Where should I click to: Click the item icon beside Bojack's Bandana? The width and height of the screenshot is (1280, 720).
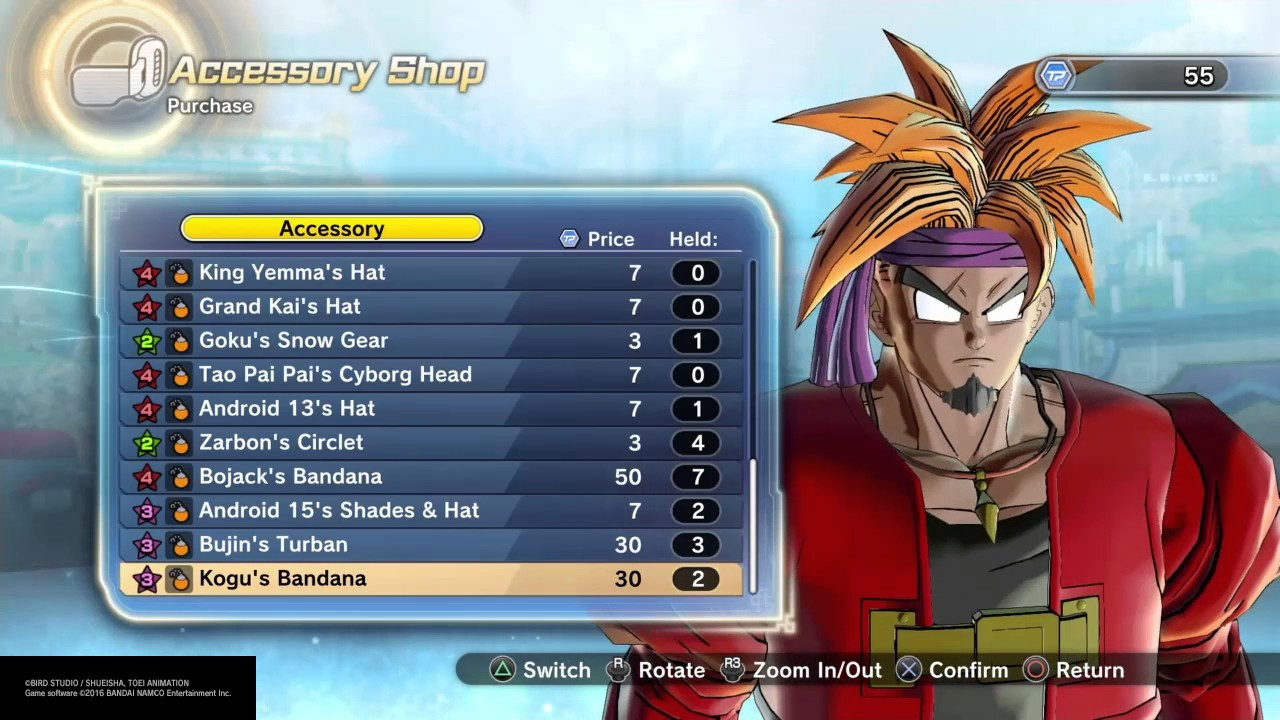[x=179, y=476]
